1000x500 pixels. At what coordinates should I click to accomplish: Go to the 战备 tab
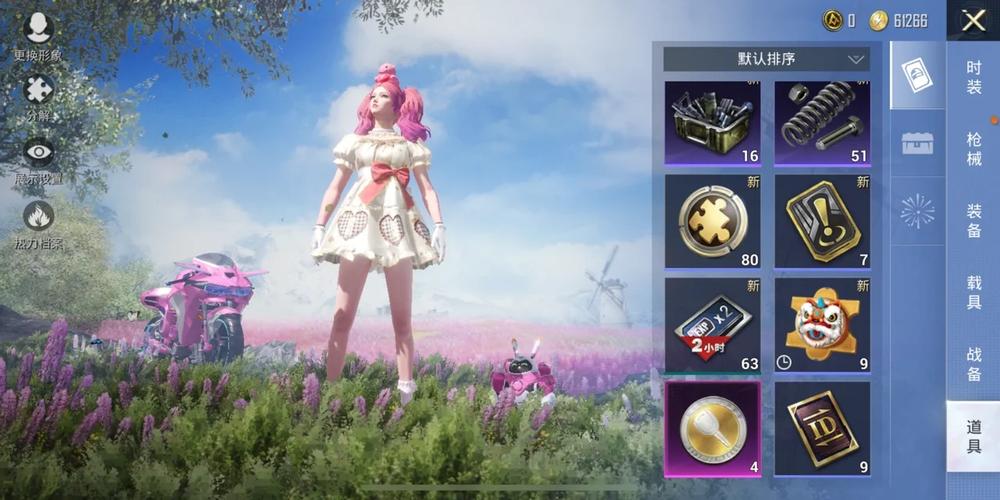[x=973, y=365]
